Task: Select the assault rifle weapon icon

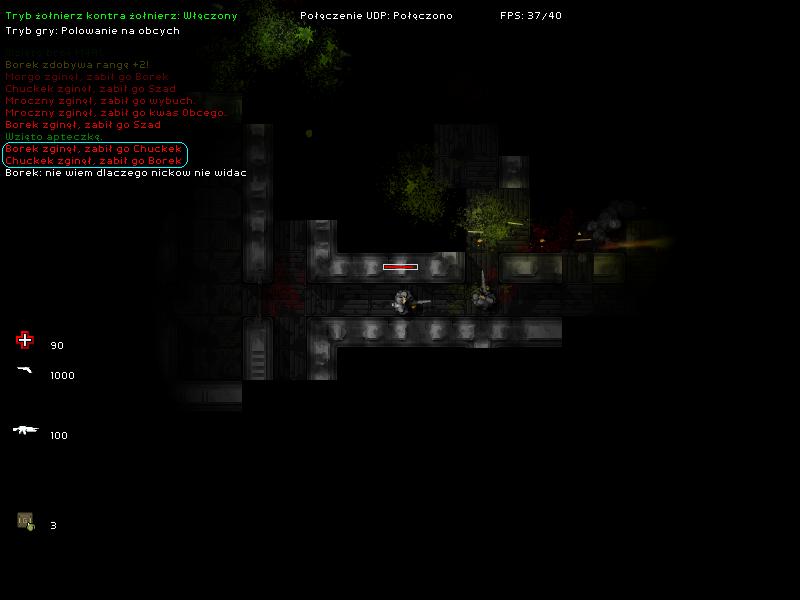Action: [25, 430]
